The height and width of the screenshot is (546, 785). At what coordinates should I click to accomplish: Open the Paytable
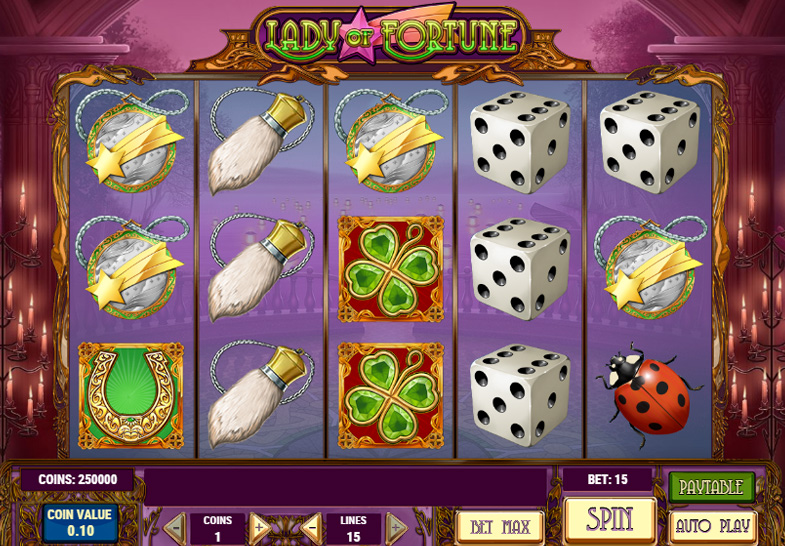[x=711, y=488]
